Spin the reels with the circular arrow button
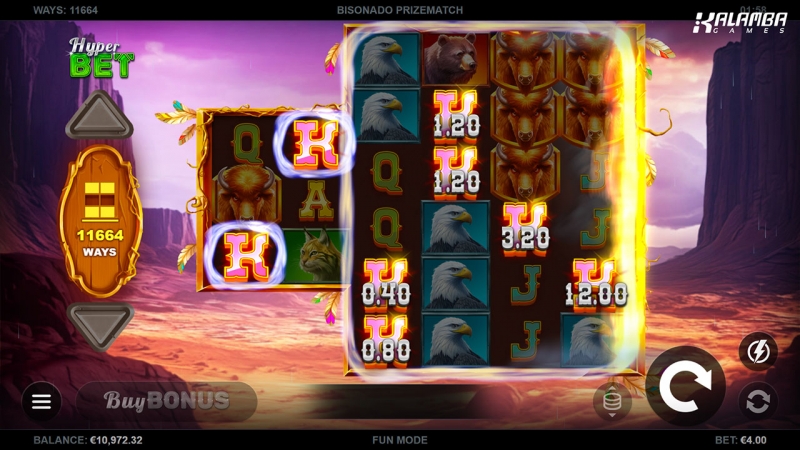This screenshot has height=450, width=800. [x=685, y=387]
